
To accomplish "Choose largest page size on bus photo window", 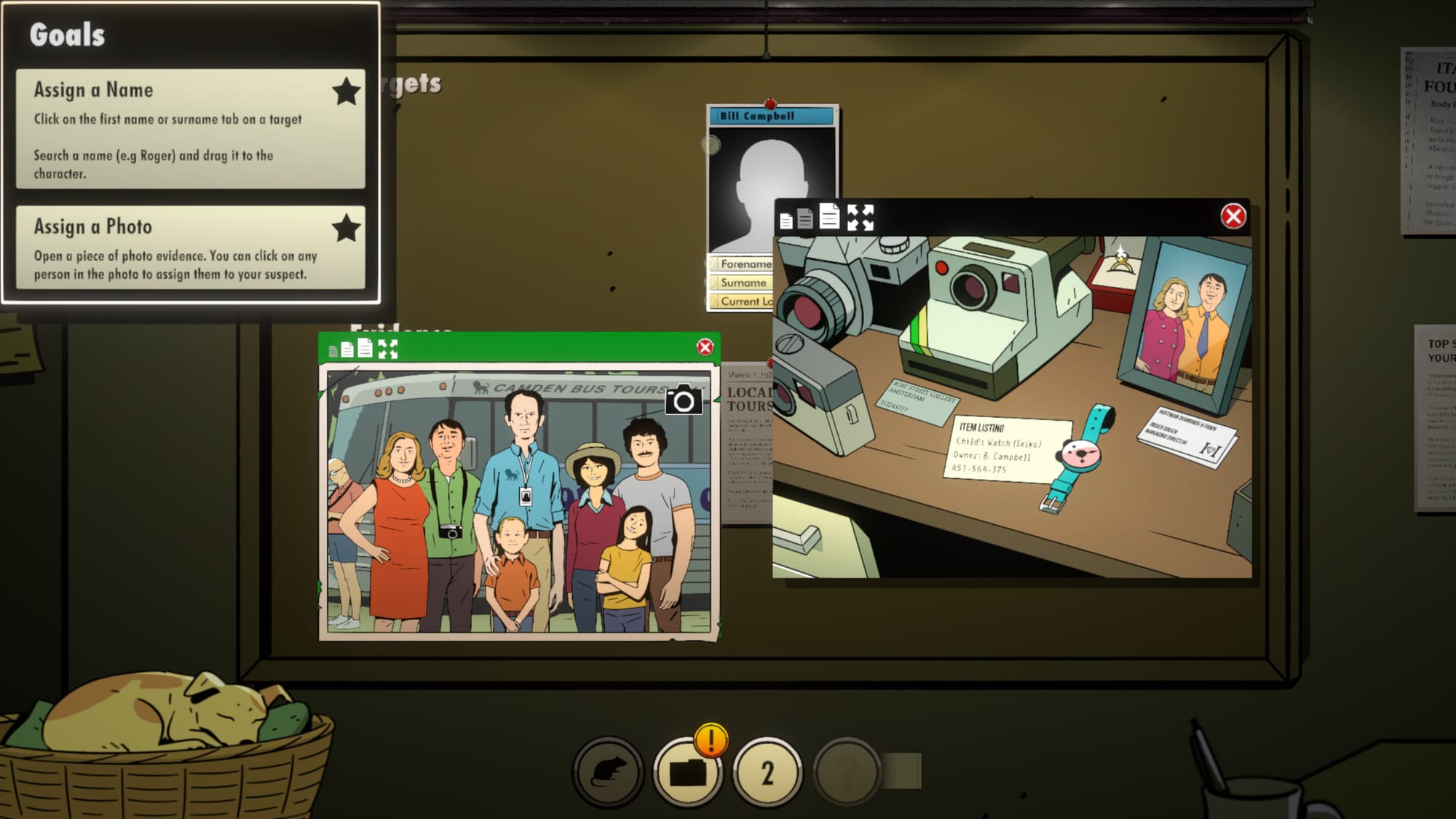I will [x=365, y=349].
